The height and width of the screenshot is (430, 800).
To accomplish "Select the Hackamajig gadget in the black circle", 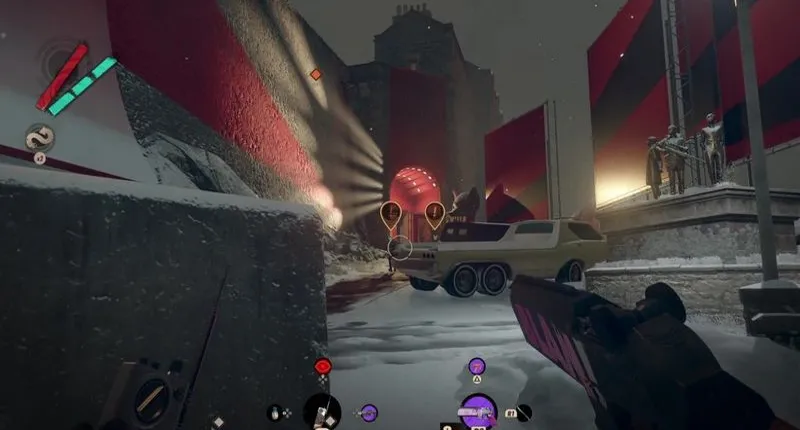I will pyautogui.click(x=322, y=411).
